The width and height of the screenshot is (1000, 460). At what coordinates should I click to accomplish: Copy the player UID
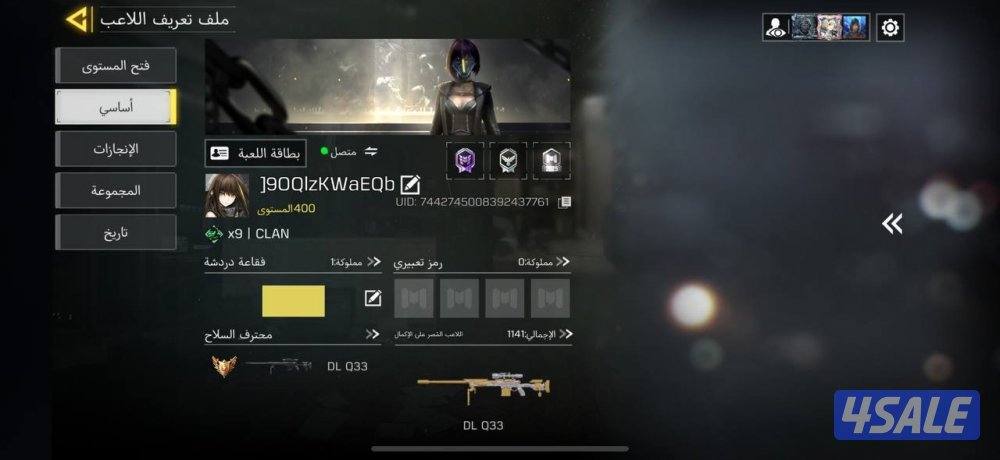(x=565, y=202)
